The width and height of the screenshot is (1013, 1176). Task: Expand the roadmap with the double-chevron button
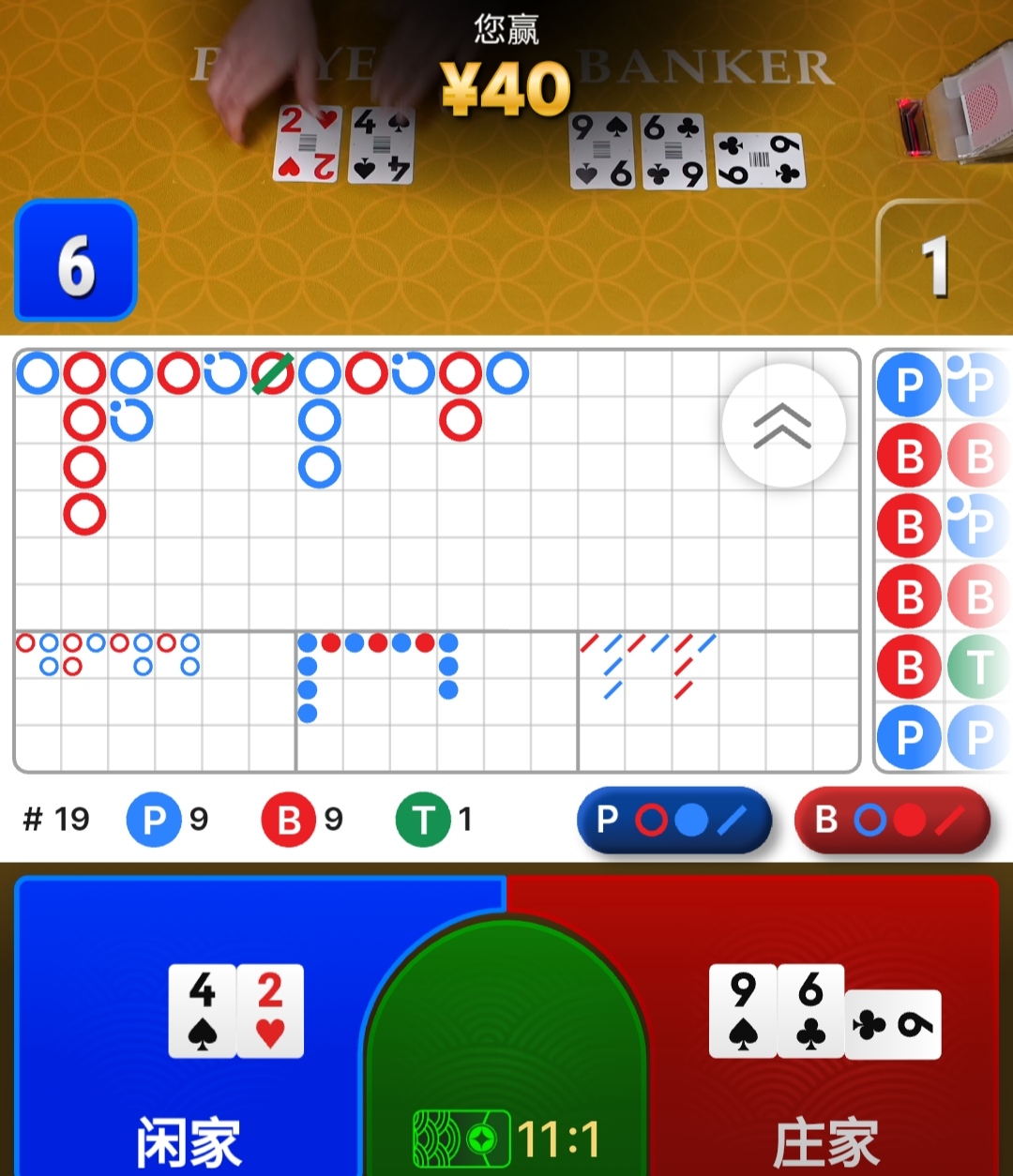[x=783, y=426]
